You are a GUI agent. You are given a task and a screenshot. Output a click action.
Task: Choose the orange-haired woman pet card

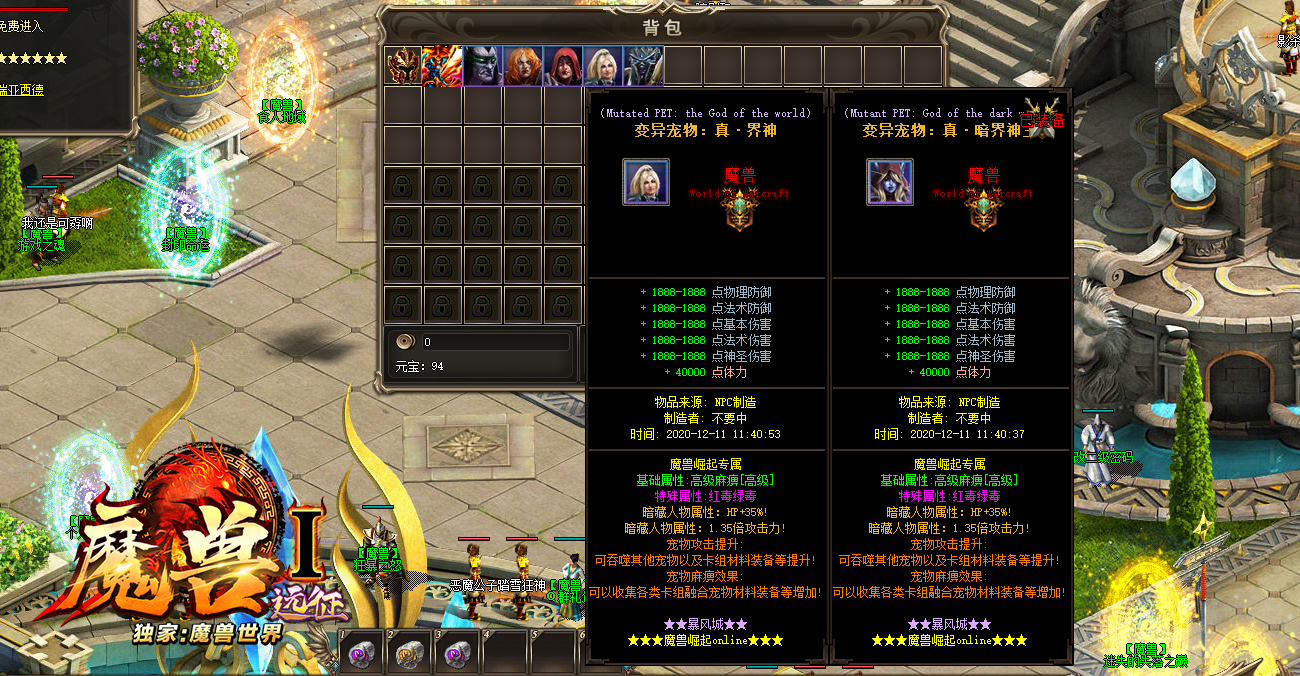coord(522,66)
